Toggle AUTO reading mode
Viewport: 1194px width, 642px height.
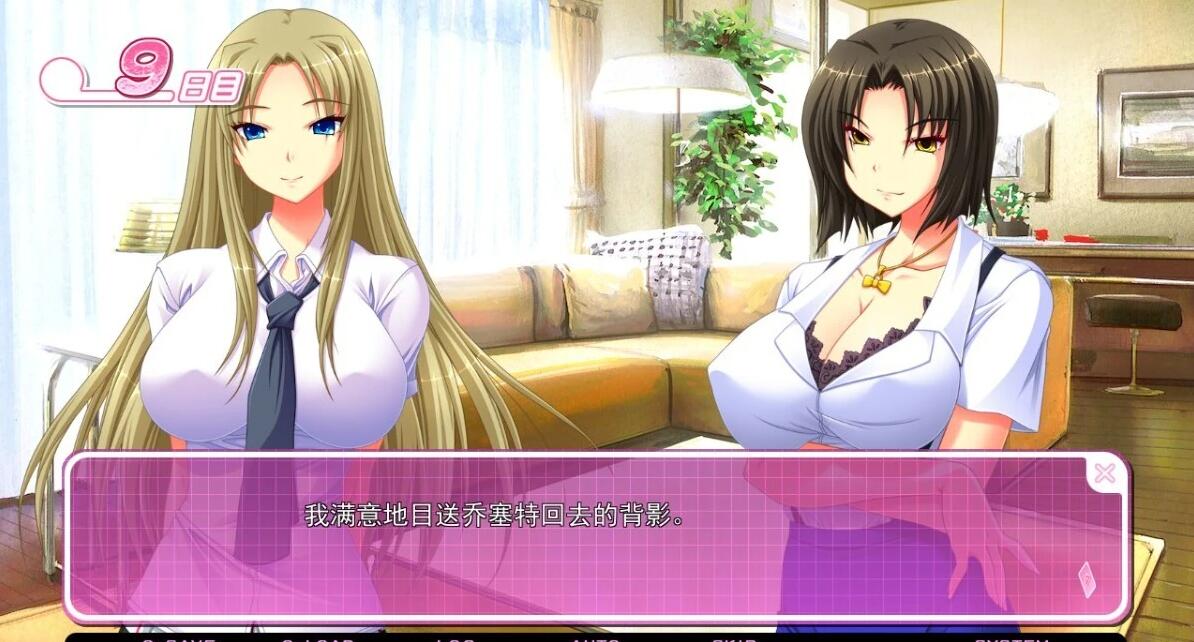pos(596,638)
